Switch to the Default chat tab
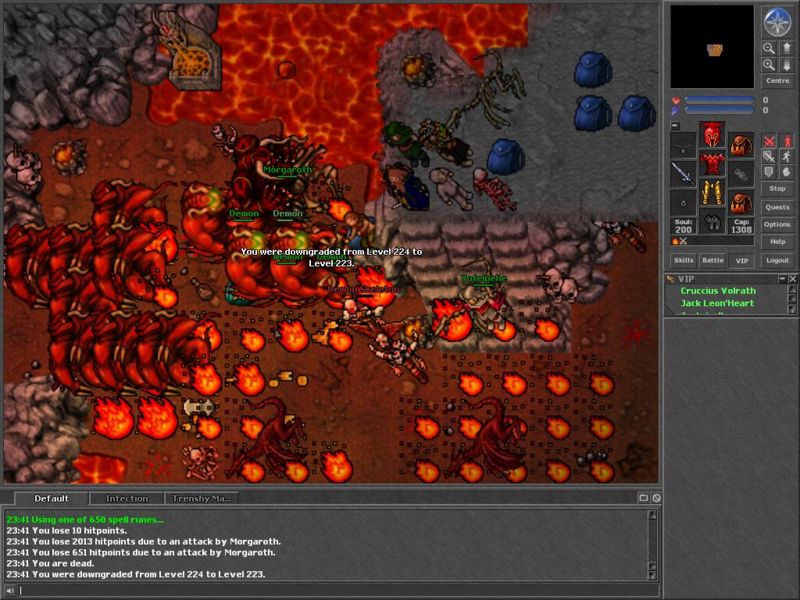 click(51, 498)
